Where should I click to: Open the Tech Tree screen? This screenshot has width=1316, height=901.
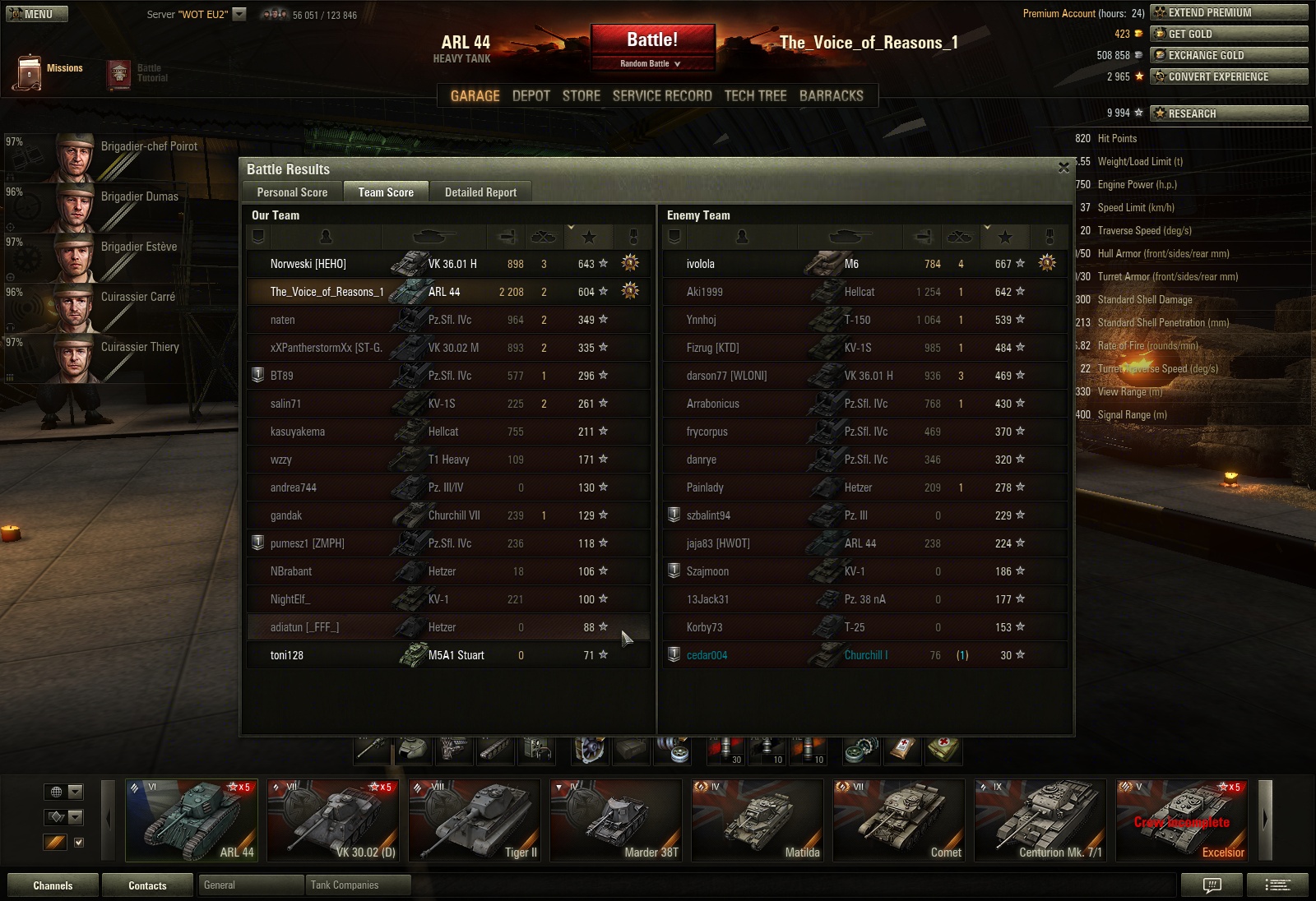pos(755,96)
